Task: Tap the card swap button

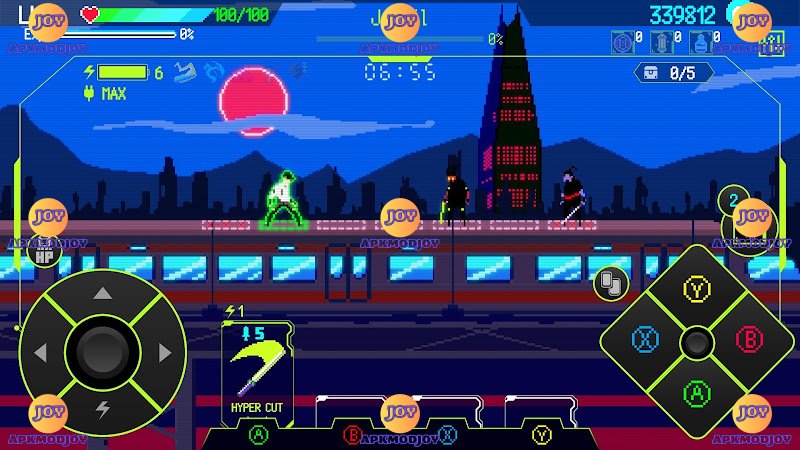Action: click(x=609, y=283)
